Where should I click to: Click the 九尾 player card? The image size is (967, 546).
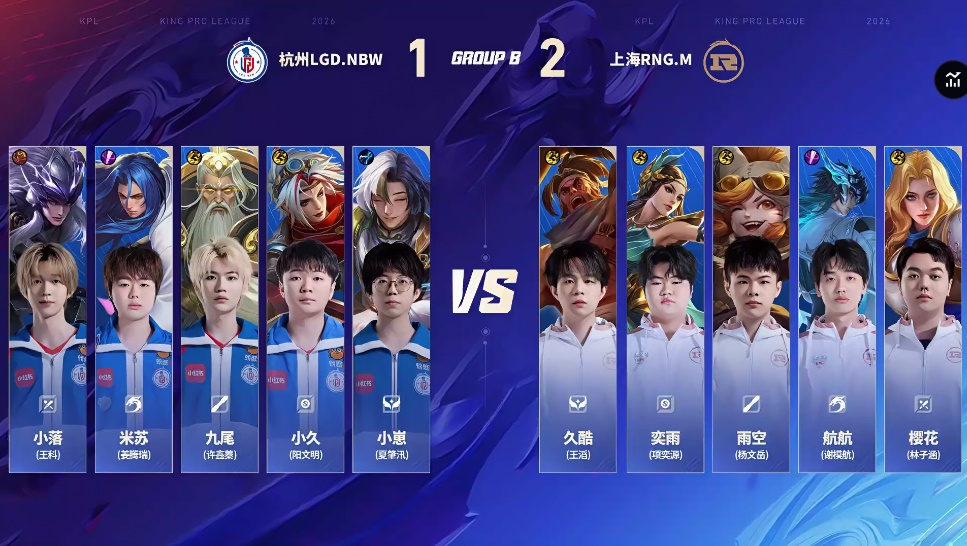(x=220, y=309)
